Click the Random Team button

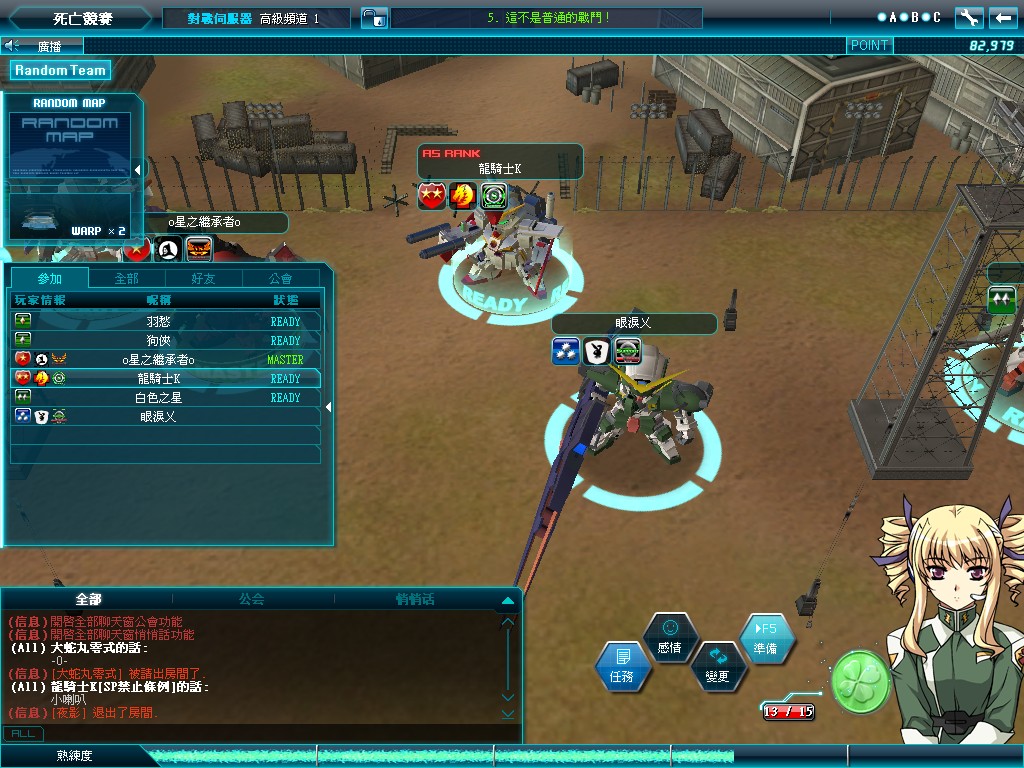click(60, 70)
